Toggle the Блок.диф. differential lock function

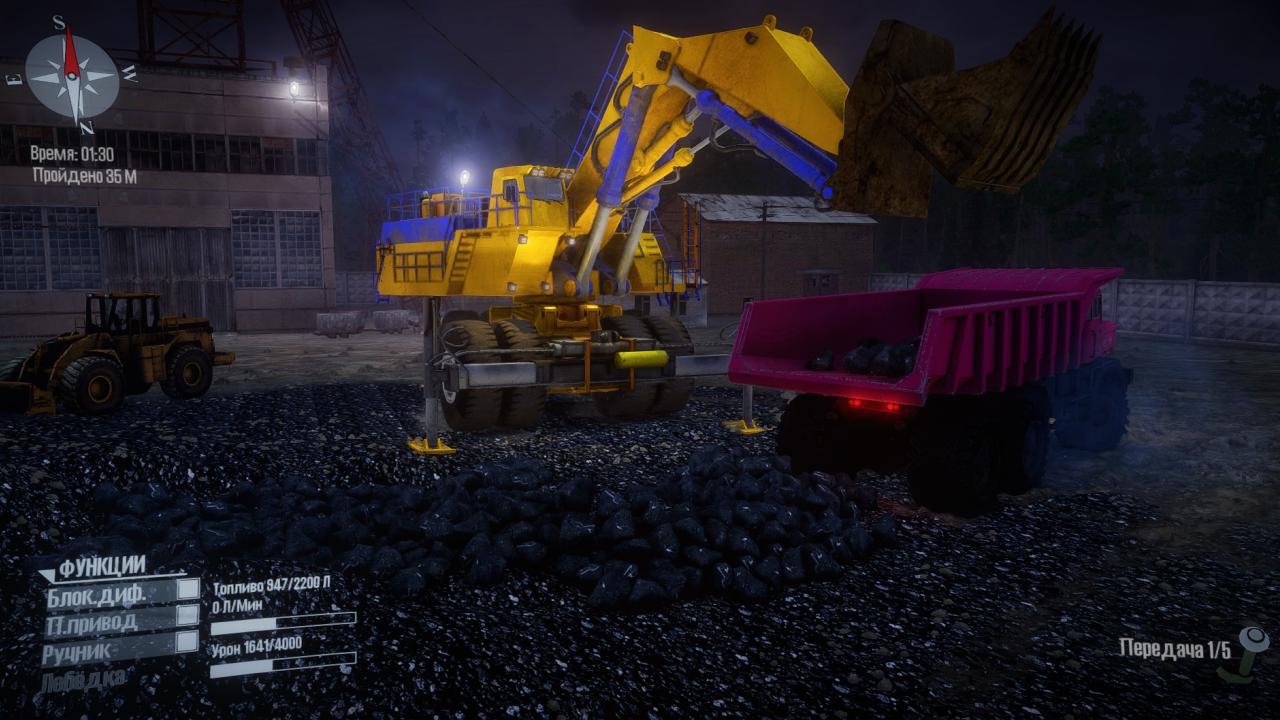pyautogui.click(x=187, y=590)
